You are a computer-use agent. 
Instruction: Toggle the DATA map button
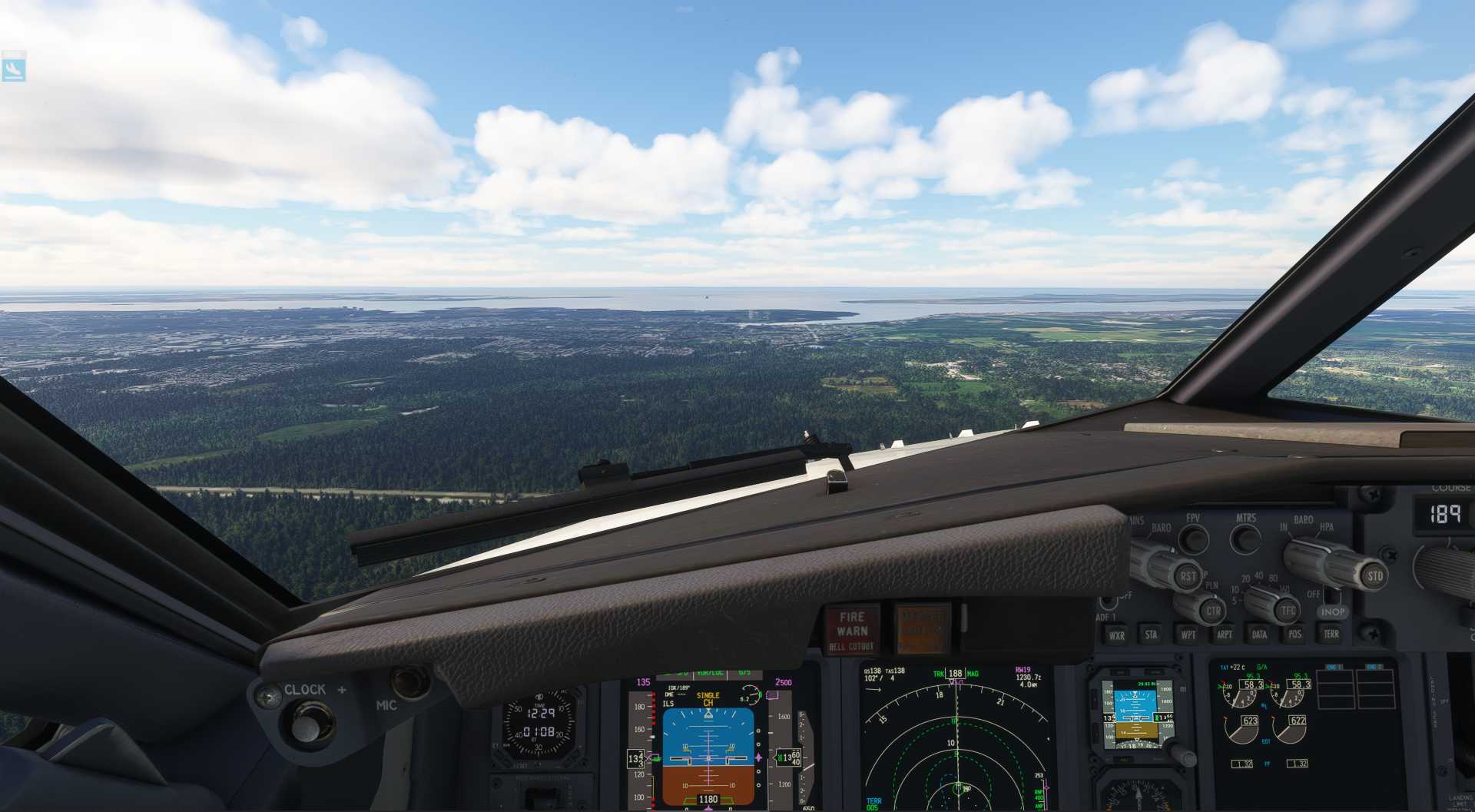pyautogui.click(x=1259, y=635)
